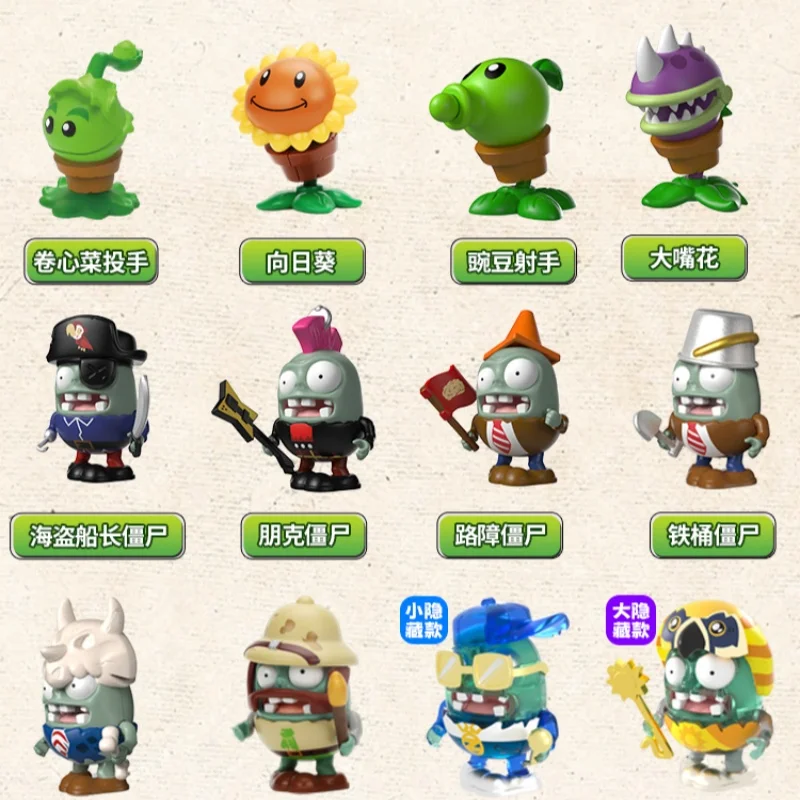Image resolution: width=800 pixels, height=800 pixels.
Task: Click the 大嘴花 label button
Action: click(x=684, y=259)
